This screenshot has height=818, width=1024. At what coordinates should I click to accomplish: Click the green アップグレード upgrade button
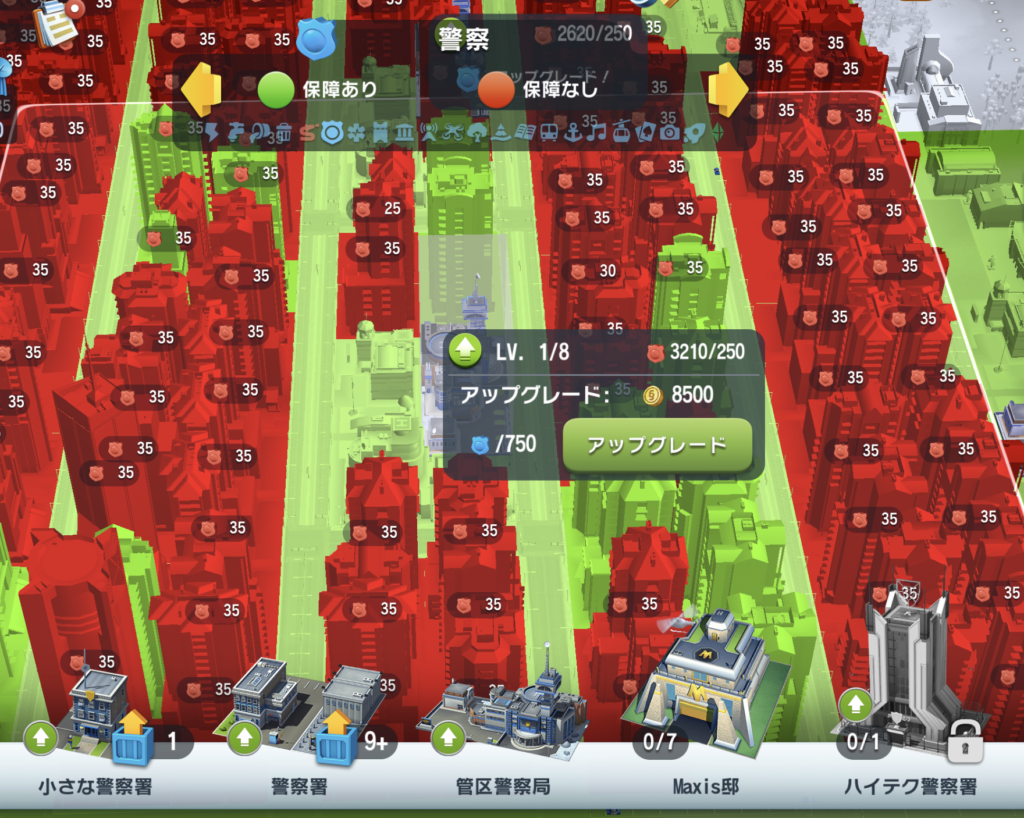pyautogui.click(x=656, y=445)
